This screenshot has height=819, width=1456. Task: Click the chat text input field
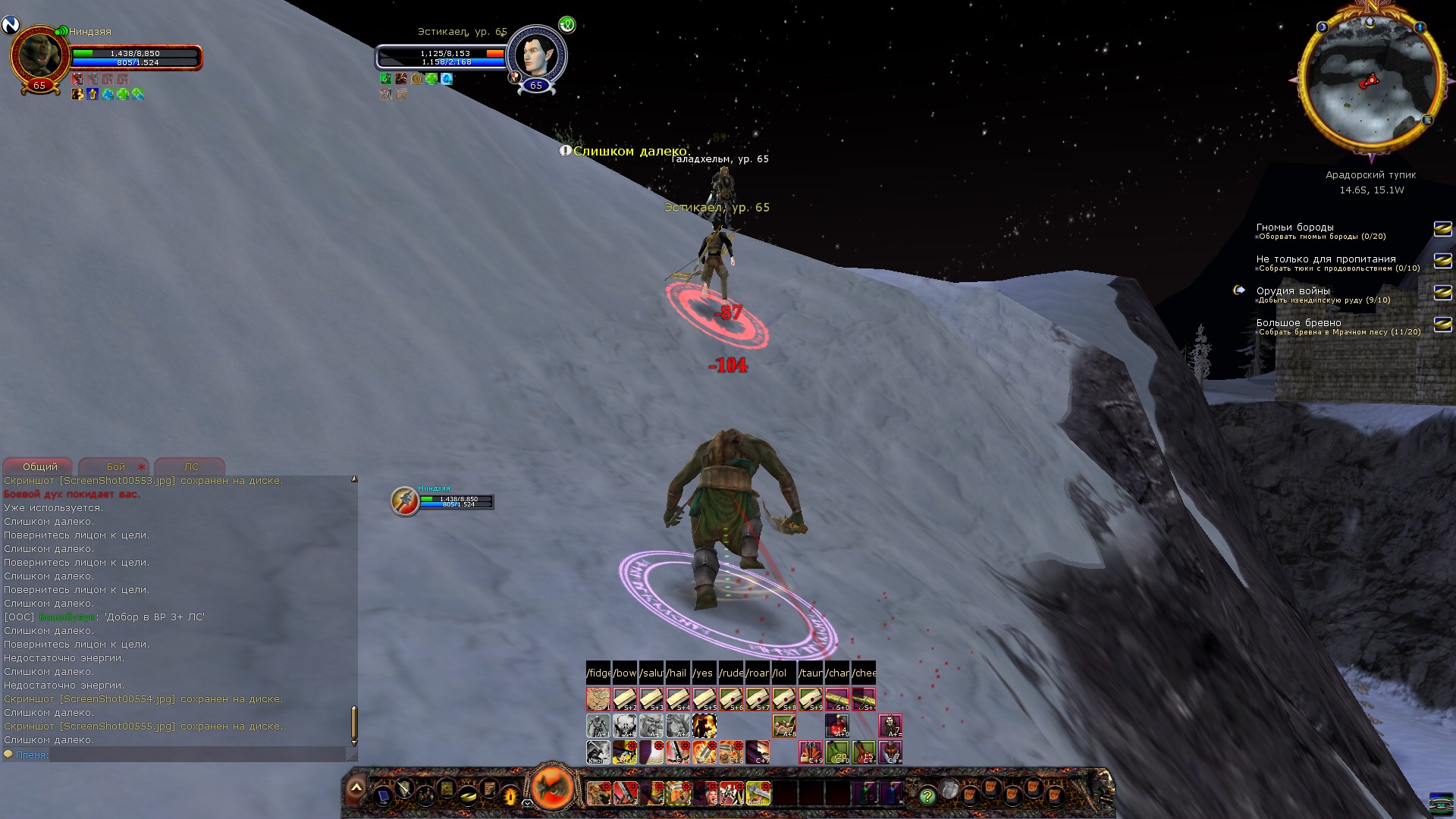click(x=197, y=755)
